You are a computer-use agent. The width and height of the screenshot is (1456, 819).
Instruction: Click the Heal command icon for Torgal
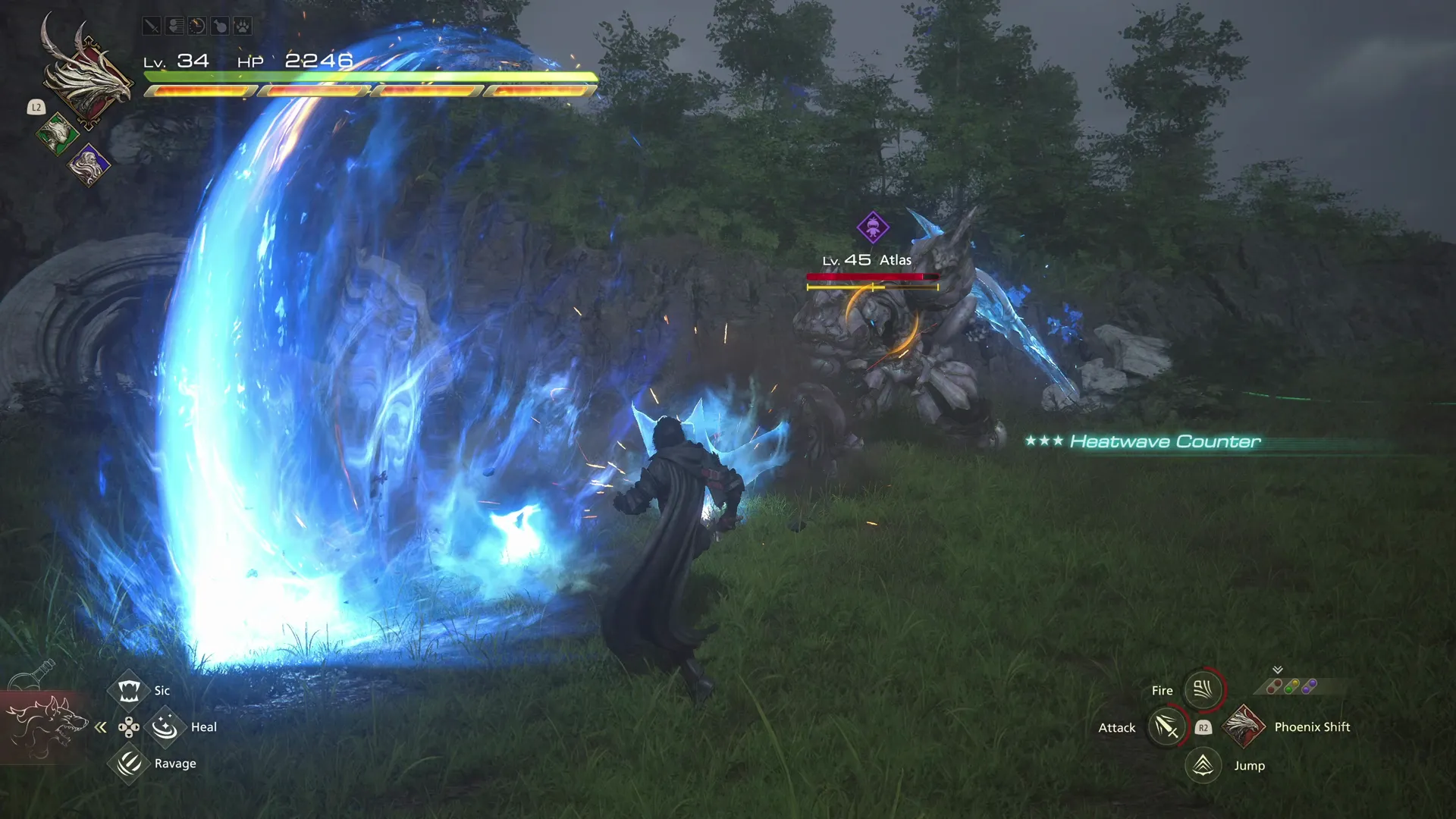166,726
